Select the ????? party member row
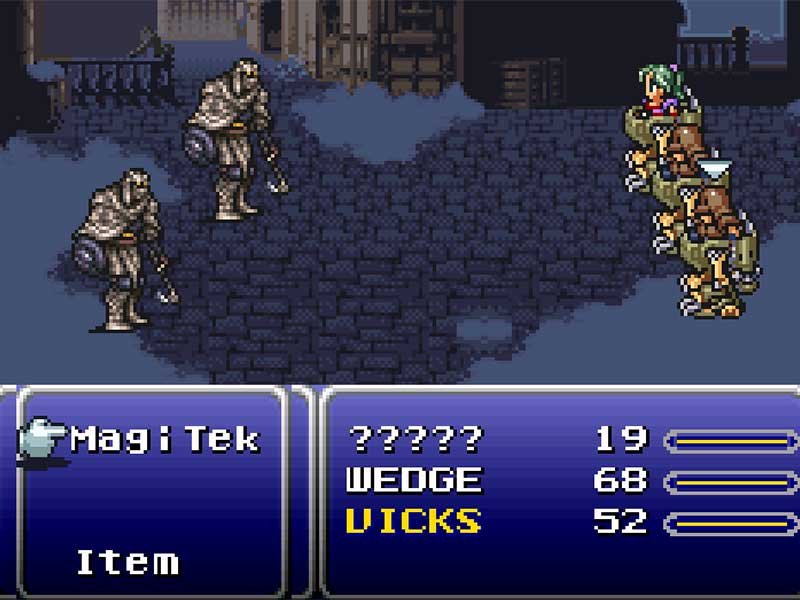800x600 pixels. (x=414, y=439)
